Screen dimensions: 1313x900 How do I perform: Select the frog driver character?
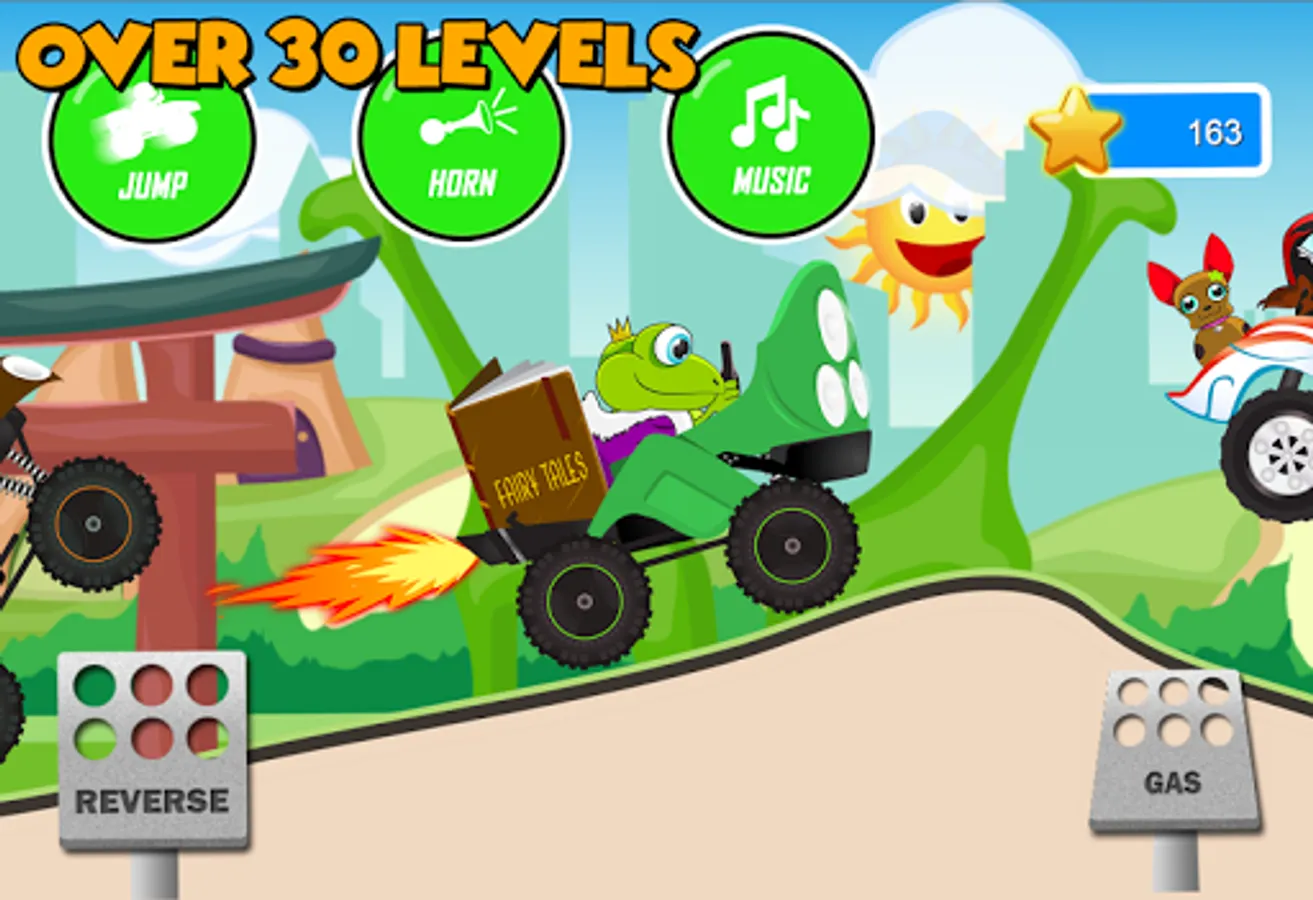click(650, 370)
